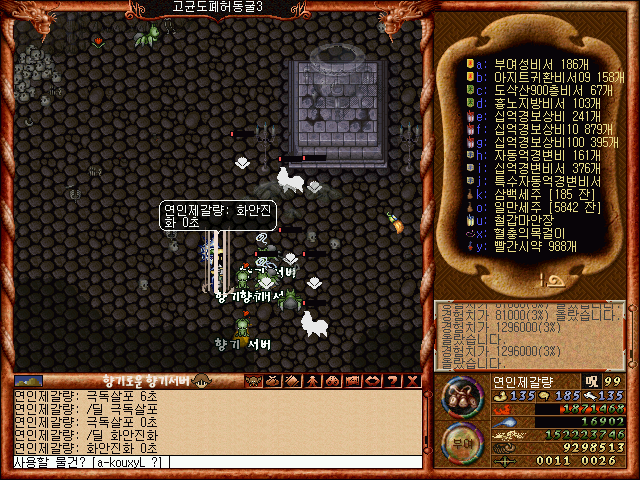Click the lips toolbar icon
This screenshot has height=480, width=640.
tap(371, 380)
